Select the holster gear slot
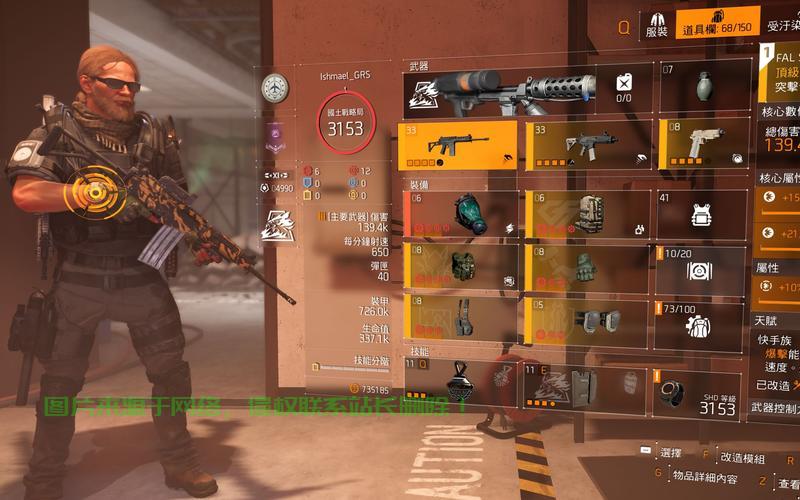 [460, 319]
